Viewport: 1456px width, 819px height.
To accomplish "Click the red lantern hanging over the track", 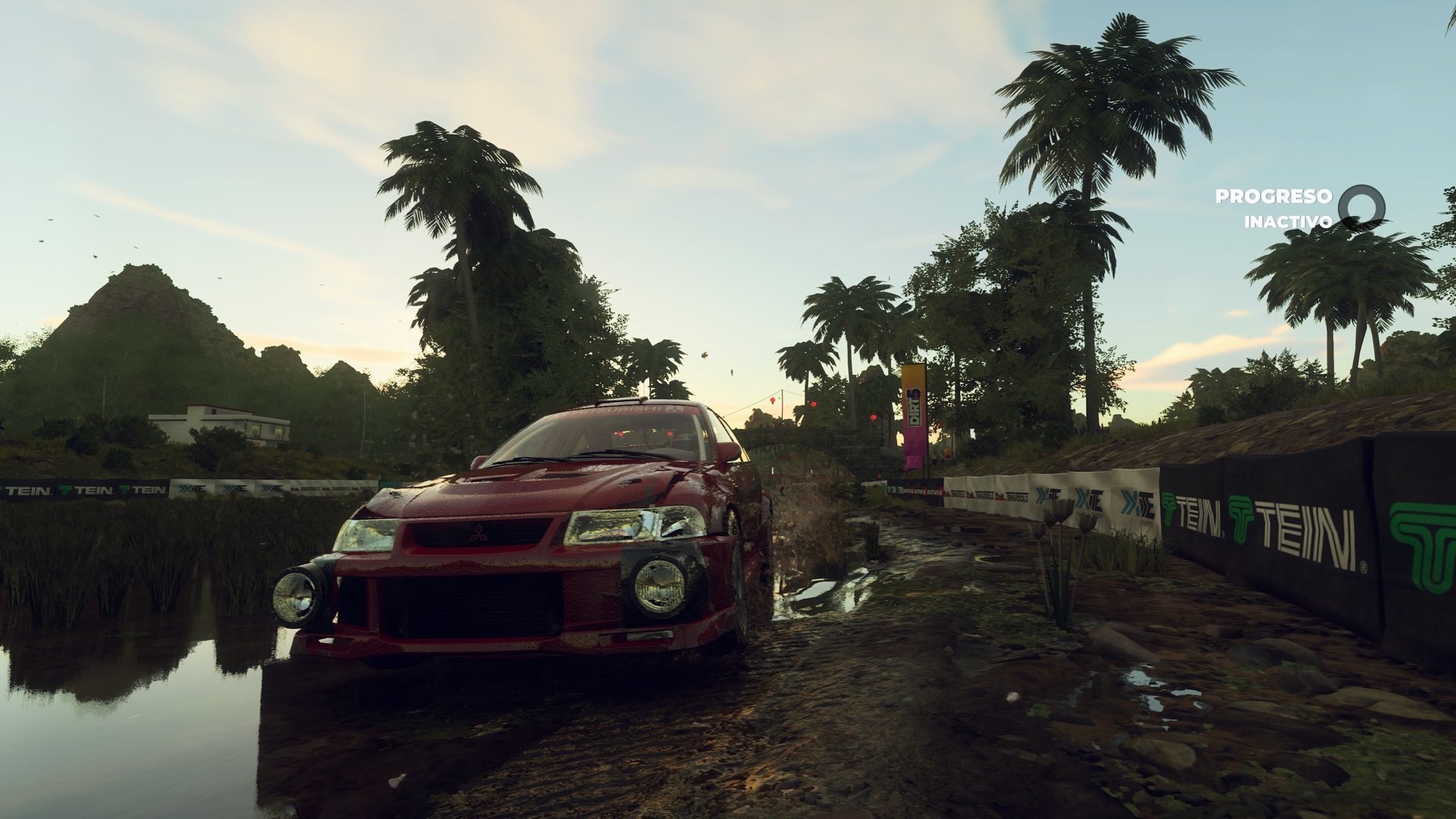I will (x=771, y=400).
